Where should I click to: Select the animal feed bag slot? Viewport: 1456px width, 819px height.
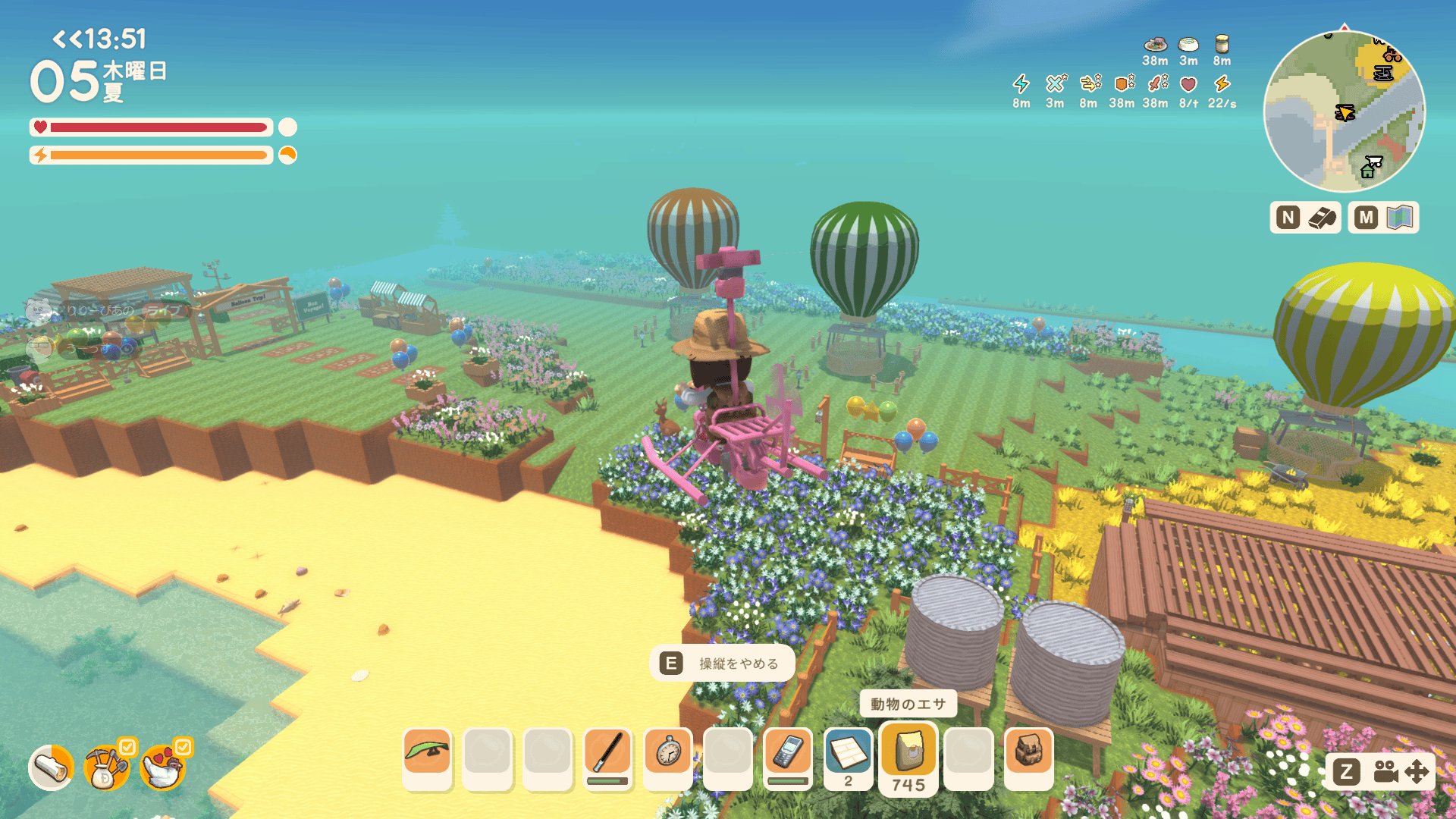coord(908,753)
